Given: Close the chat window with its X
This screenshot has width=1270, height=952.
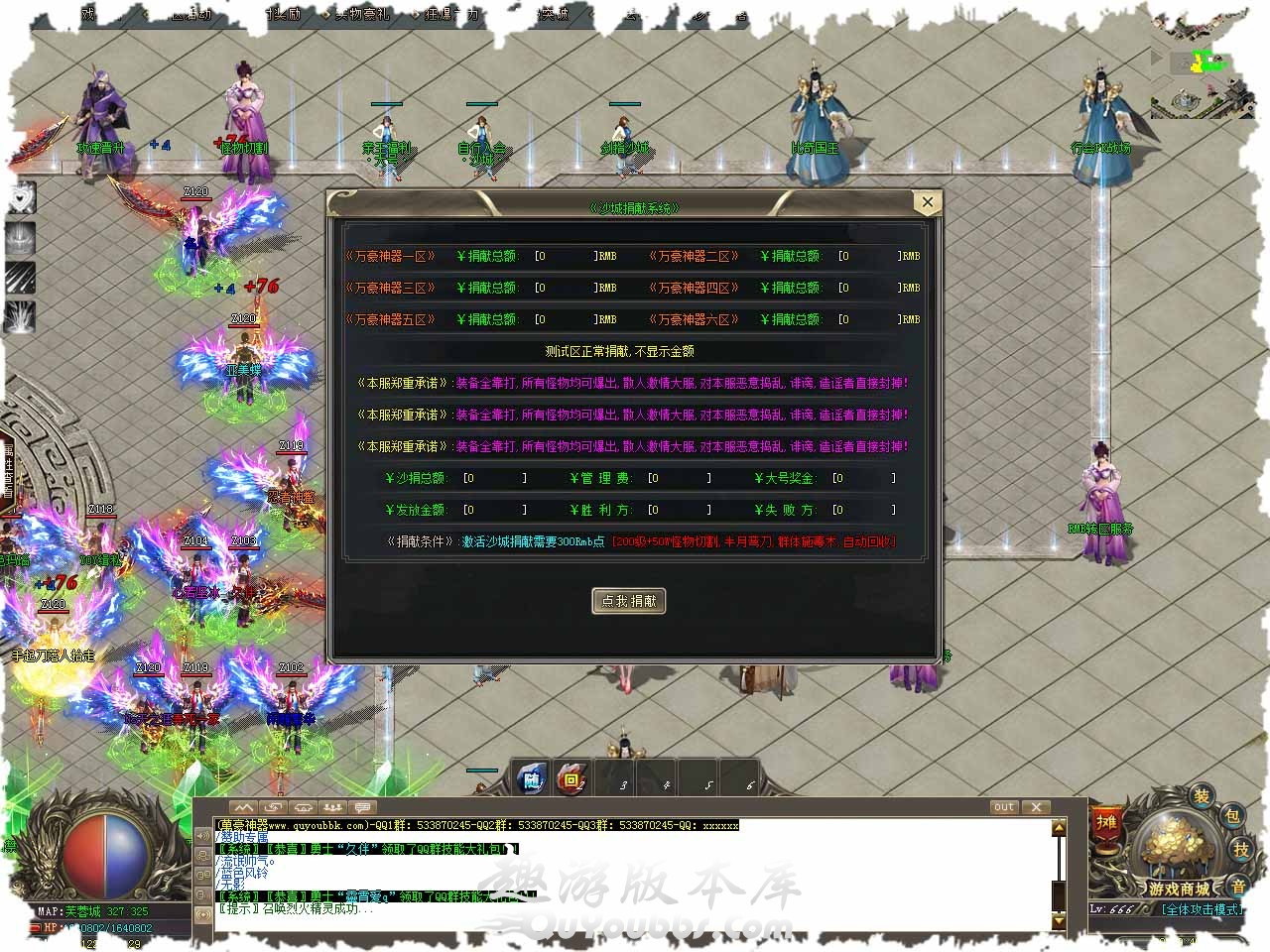Looking at the screenshot, I should 1035,807.
